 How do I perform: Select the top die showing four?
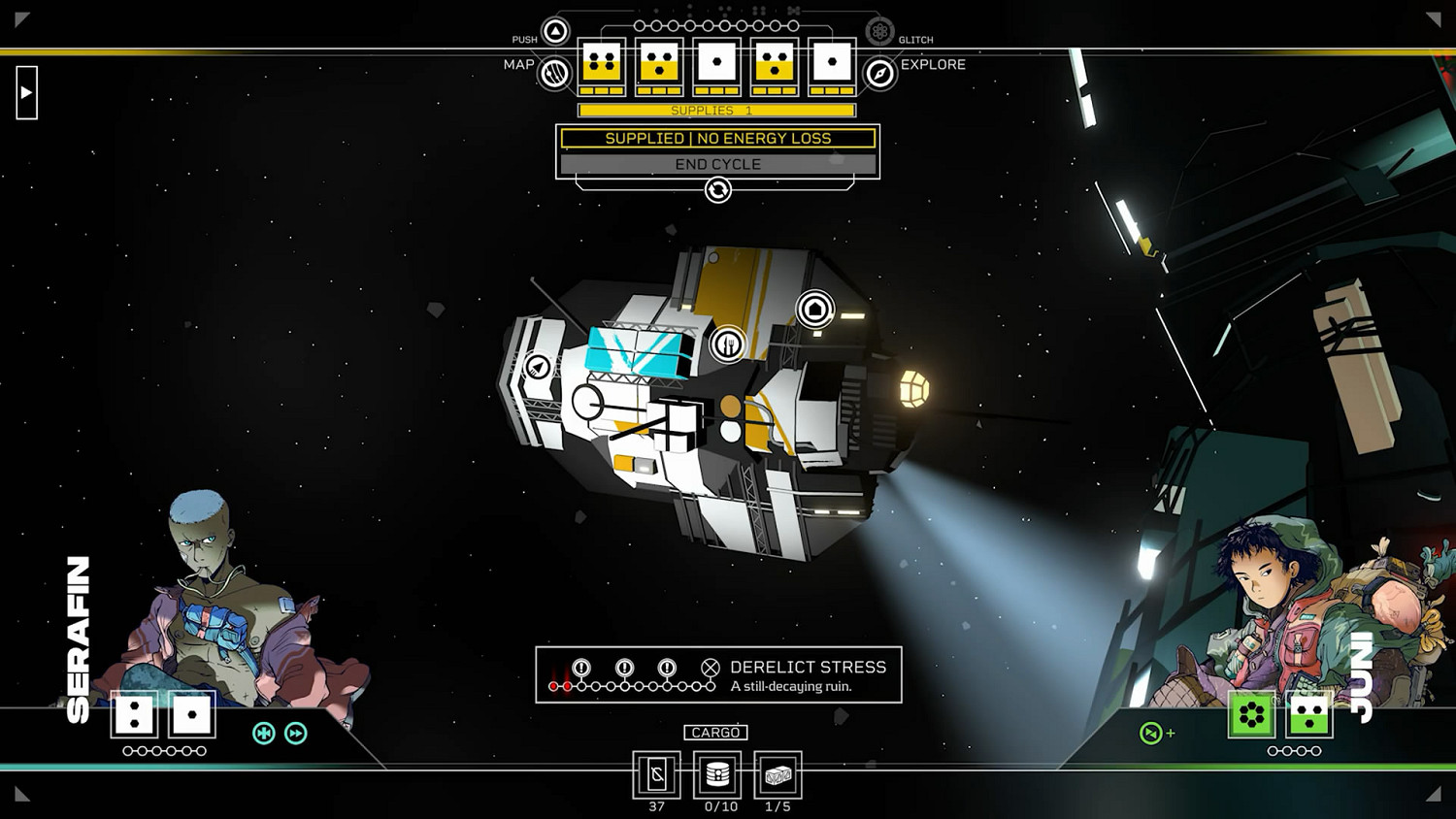pos(602,64)
